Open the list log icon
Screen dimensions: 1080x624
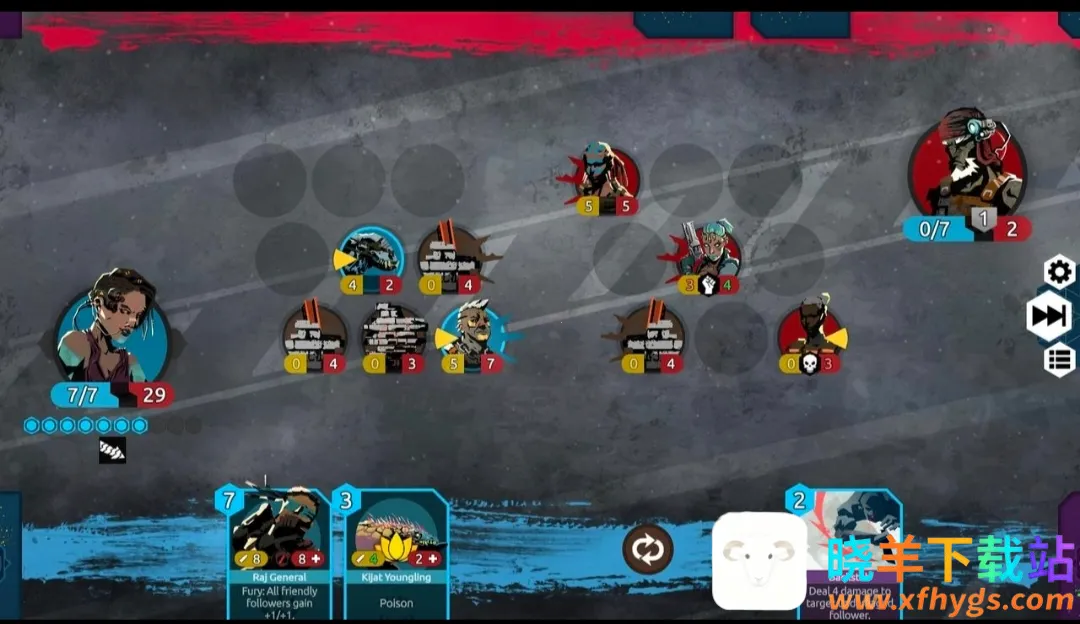coord(1059,359)
